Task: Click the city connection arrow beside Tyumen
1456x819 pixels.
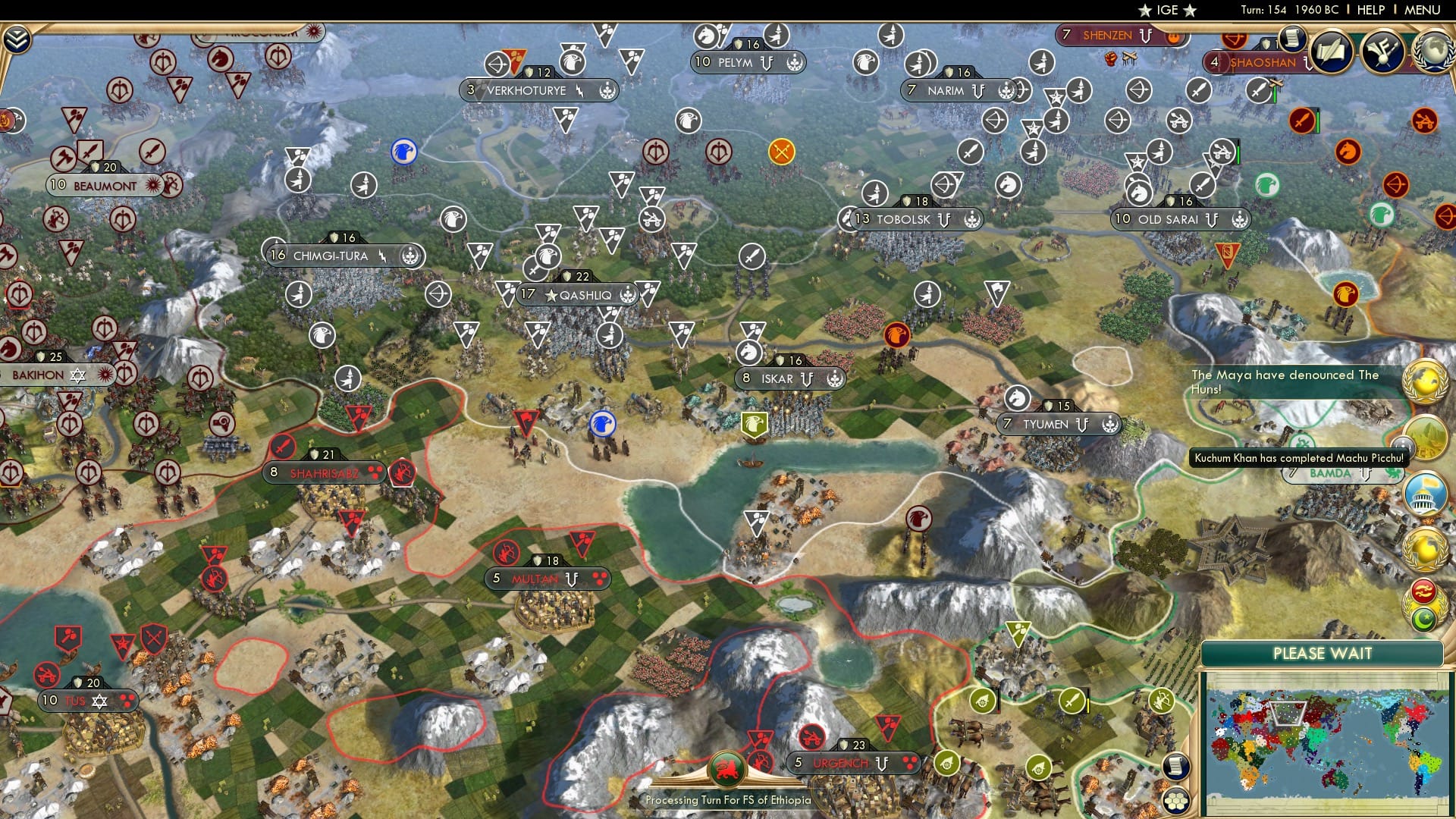Action: click(1081, 425)
